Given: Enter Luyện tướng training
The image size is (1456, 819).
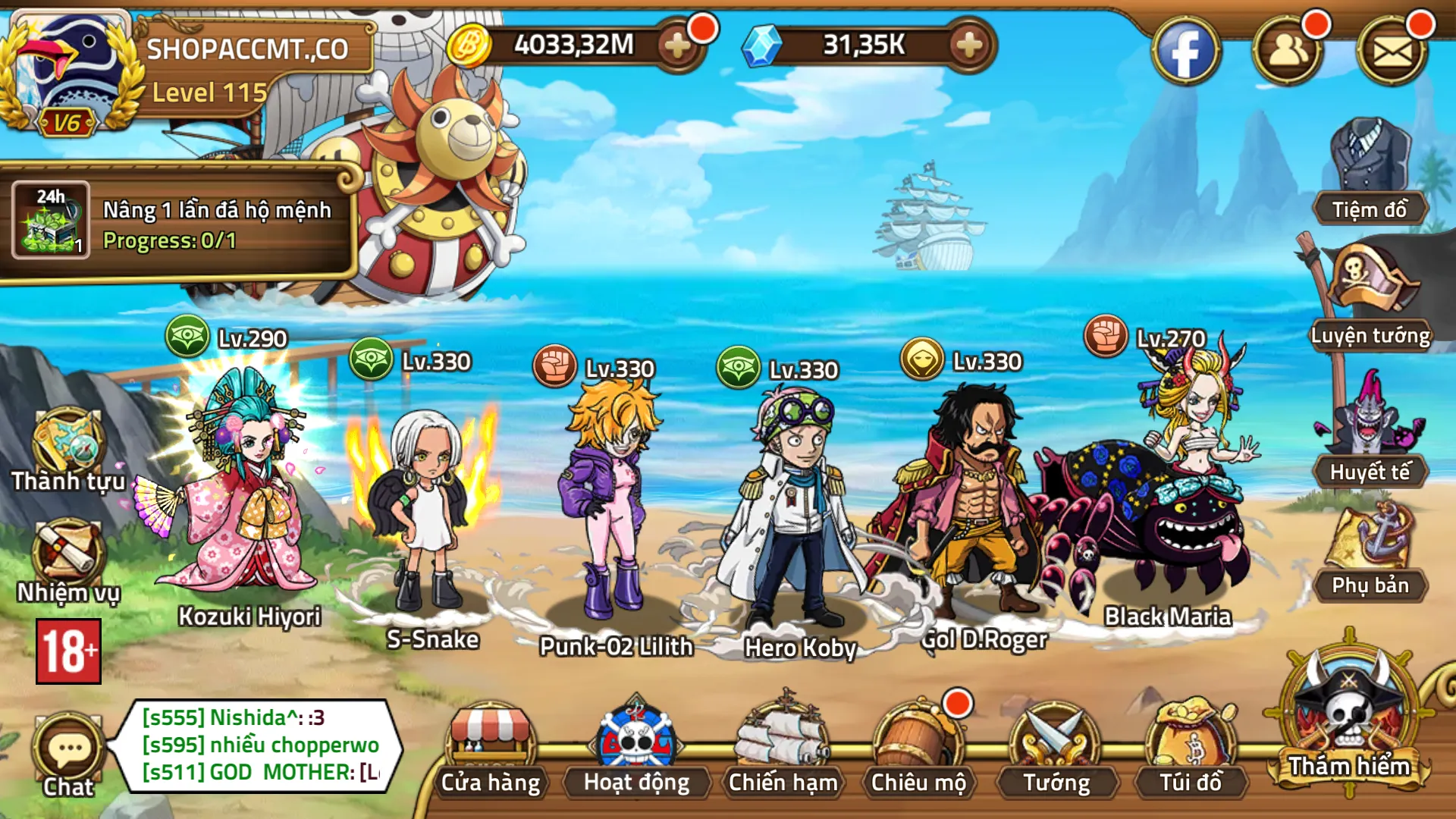Looking at the screenshot, I should click(x=1370, y=297).
